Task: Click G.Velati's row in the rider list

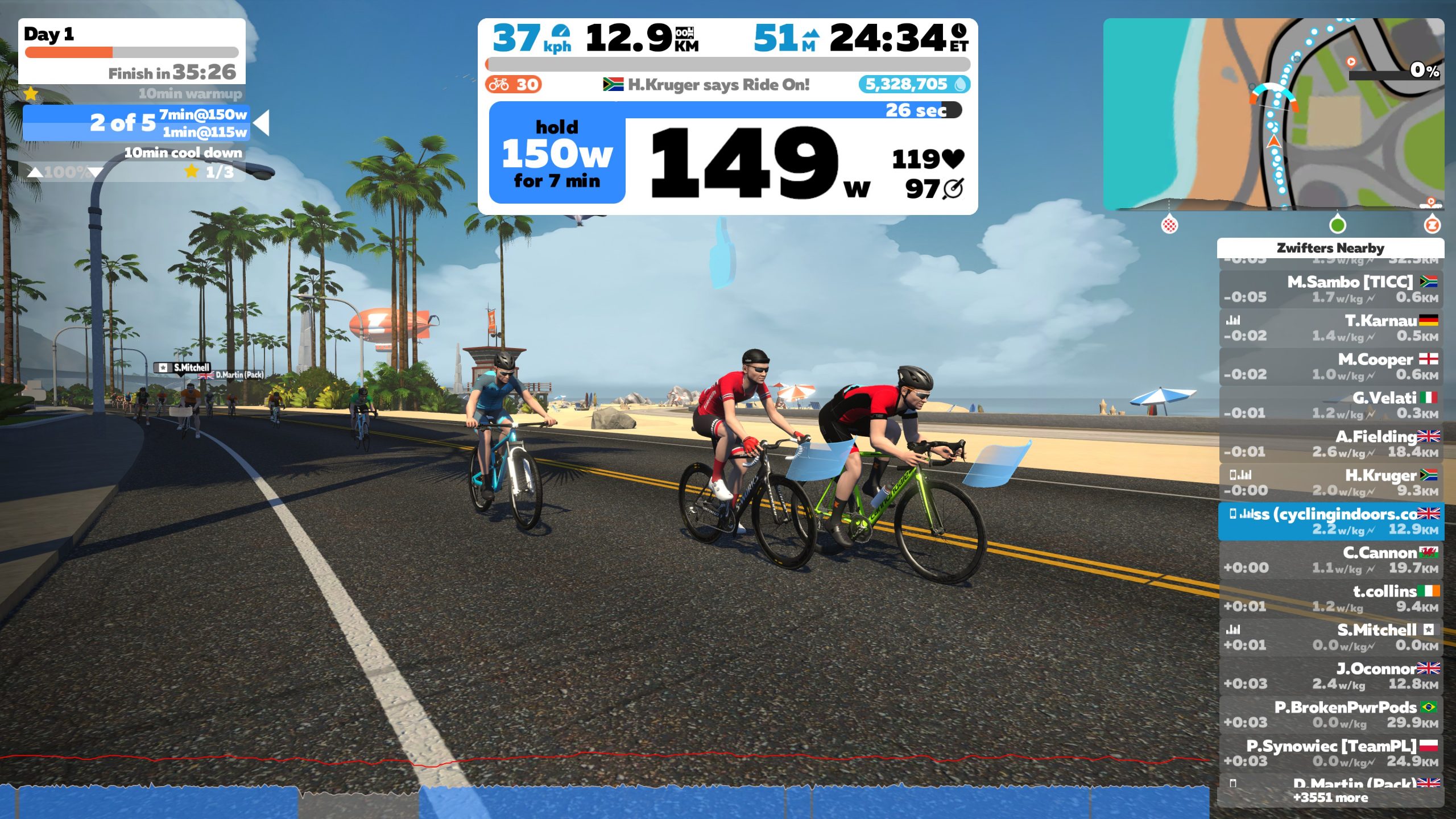Action: (x=1330, y=405)
